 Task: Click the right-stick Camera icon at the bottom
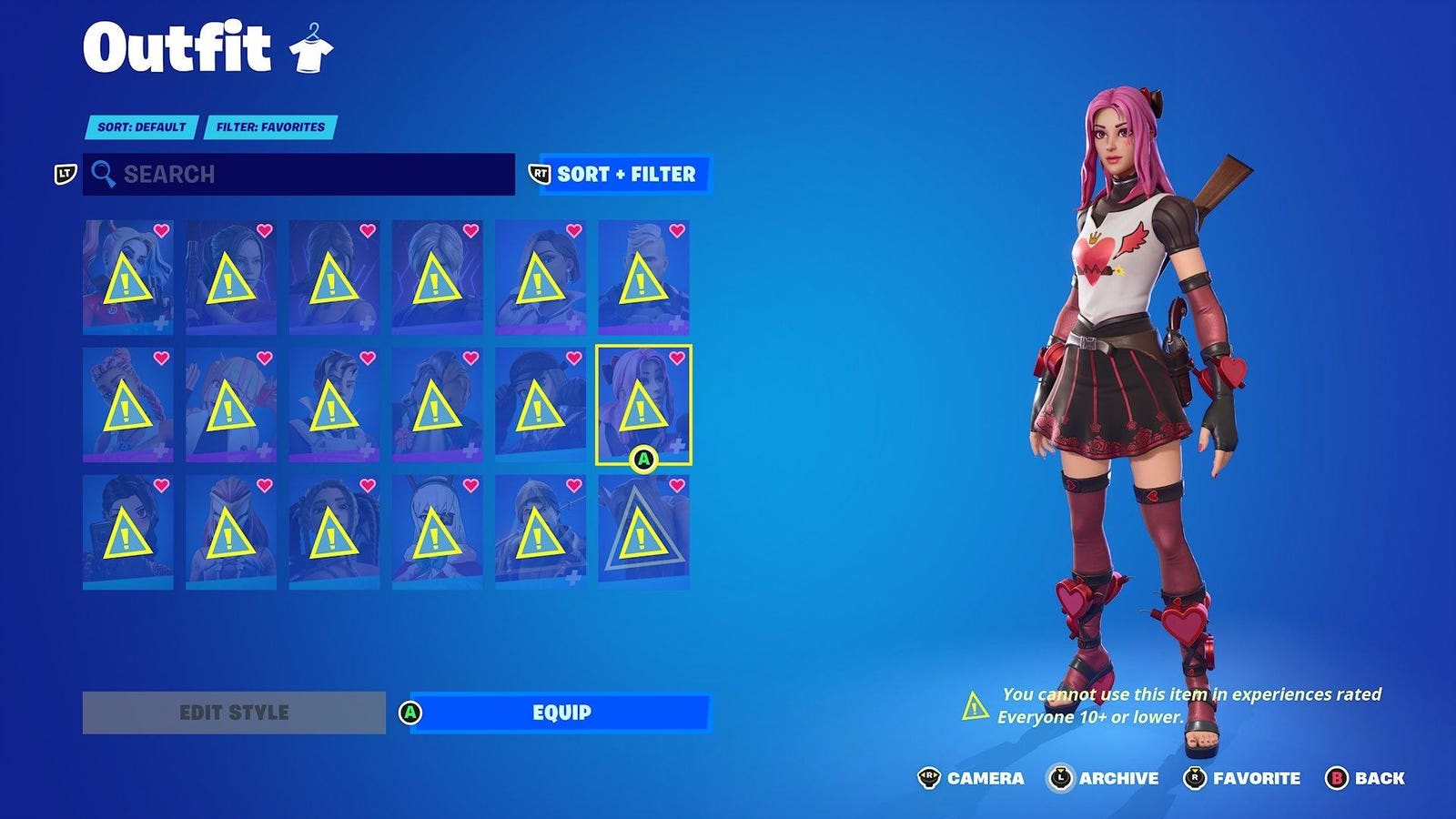[x=930, y=779]
